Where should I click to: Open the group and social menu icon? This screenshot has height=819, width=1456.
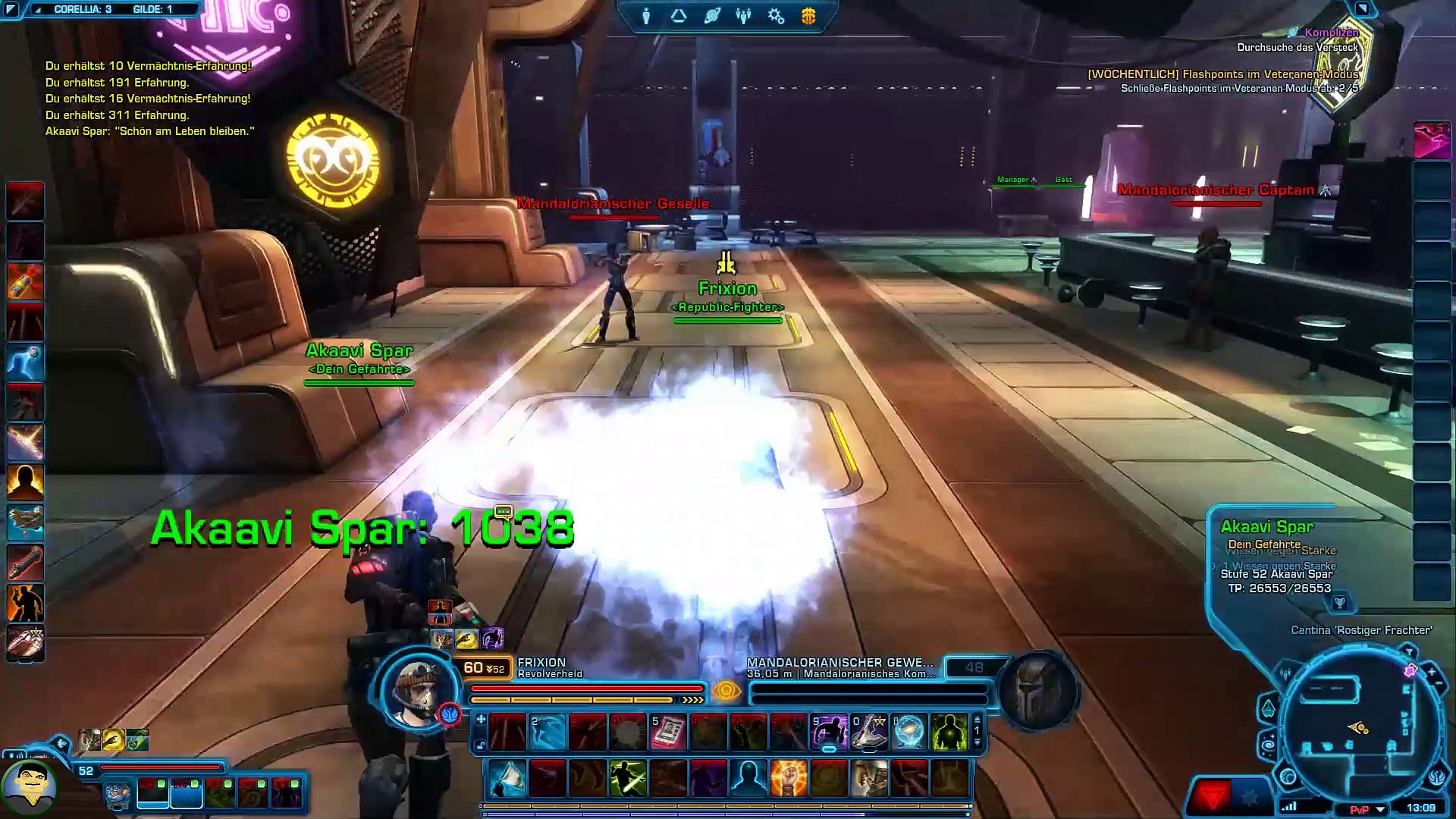pos(743,16)
